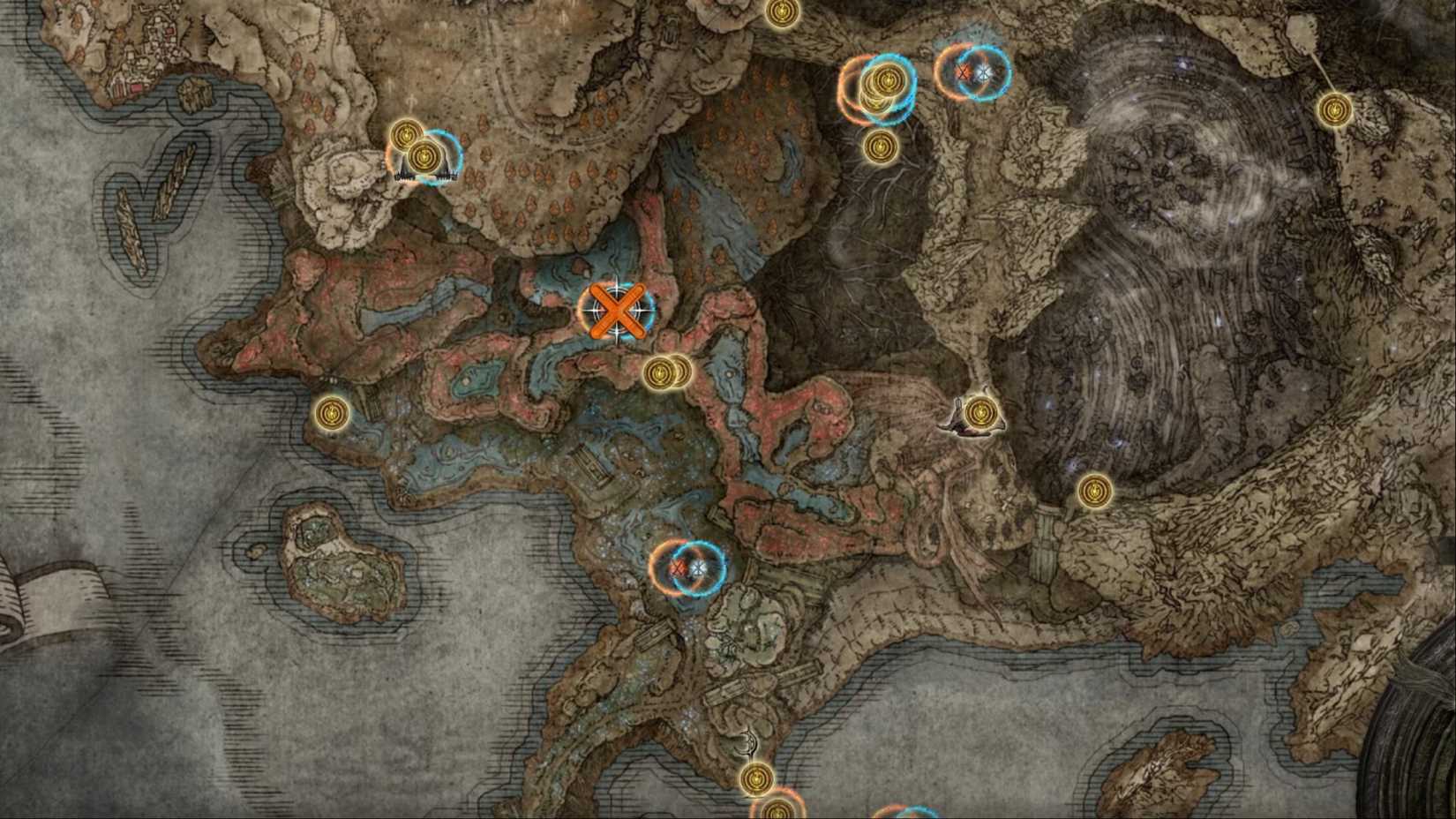Click the red X marker in the top-right cluster
This screenshot has height=819, width=1456.
coord(962,75)
